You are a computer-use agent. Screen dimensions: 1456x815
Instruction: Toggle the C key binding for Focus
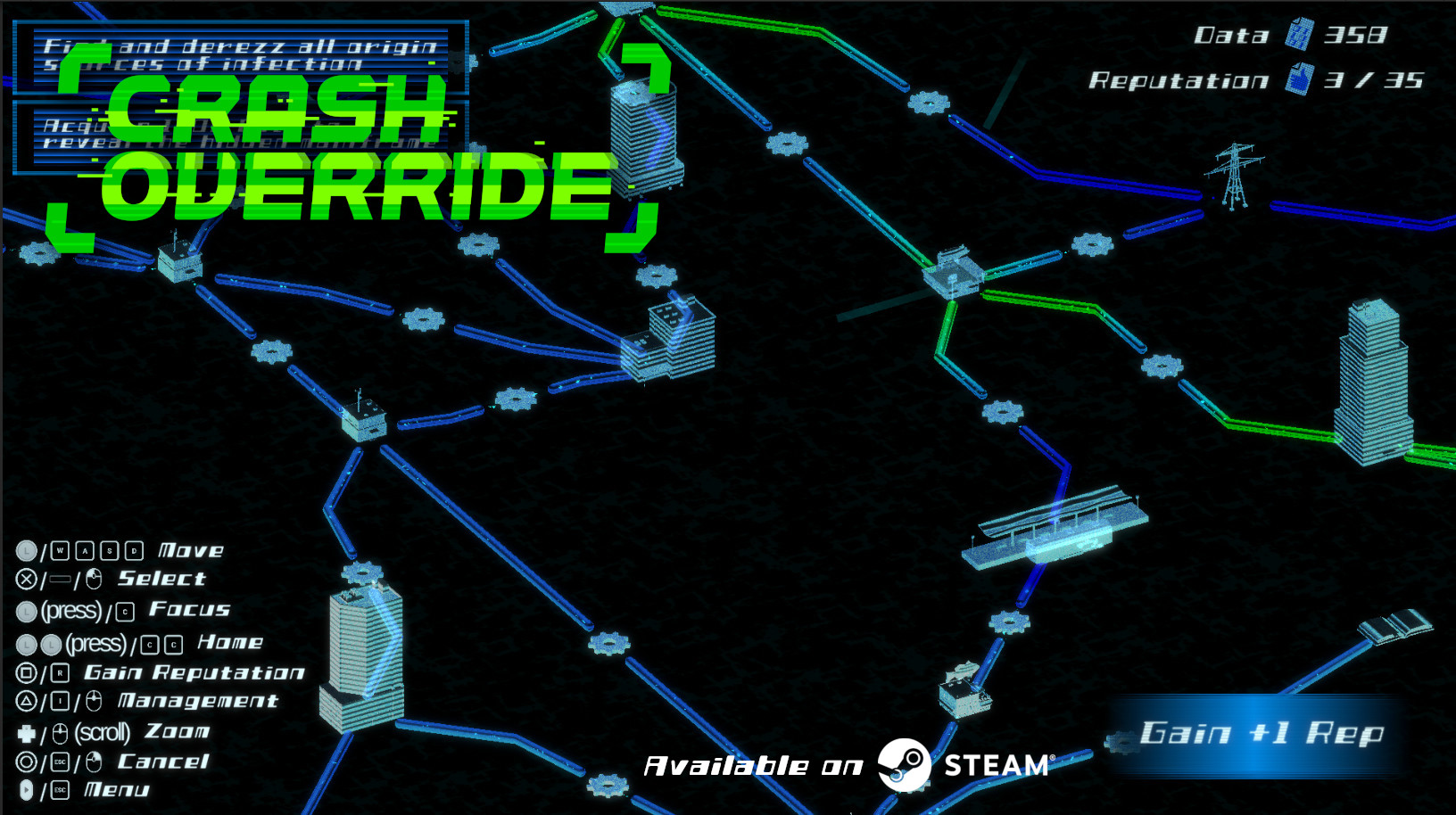(125, 613)
